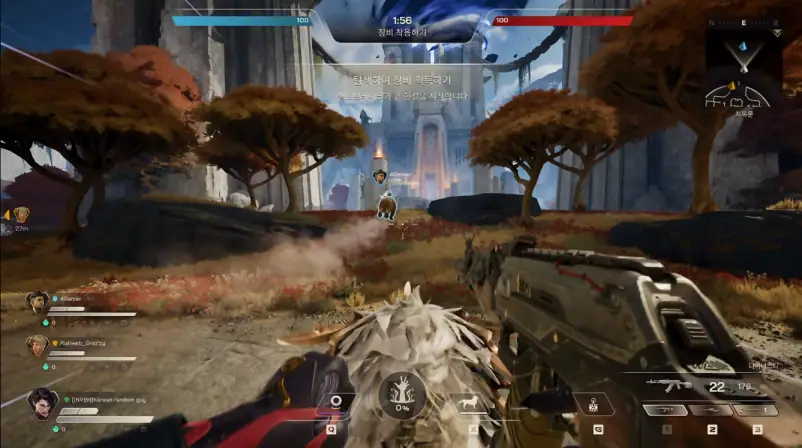Activate the ultimate ability at 0%

click(x=402, y=396)
